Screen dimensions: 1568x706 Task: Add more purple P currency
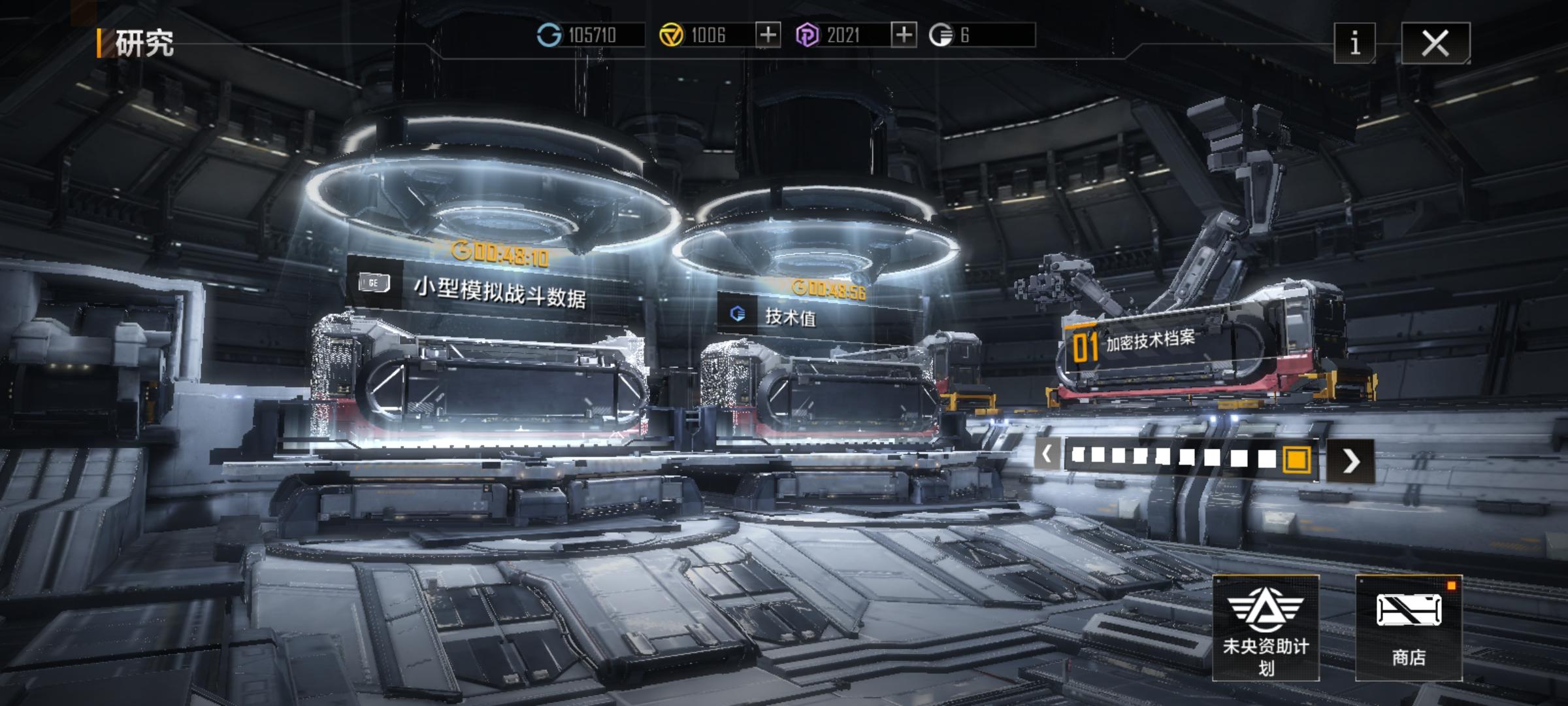pos(904,35)
